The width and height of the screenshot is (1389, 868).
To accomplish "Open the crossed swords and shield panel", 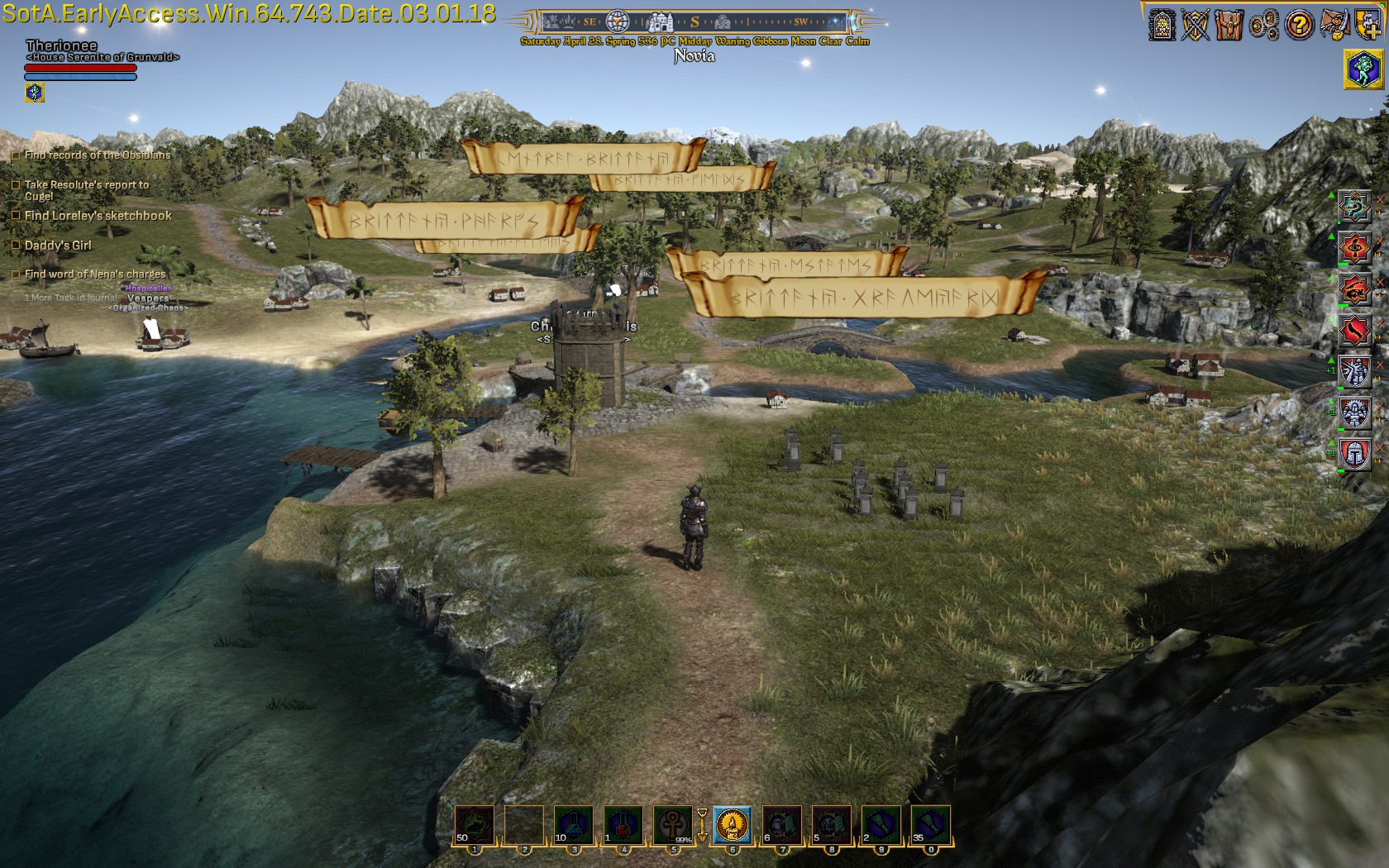I will click(1196, 25).
